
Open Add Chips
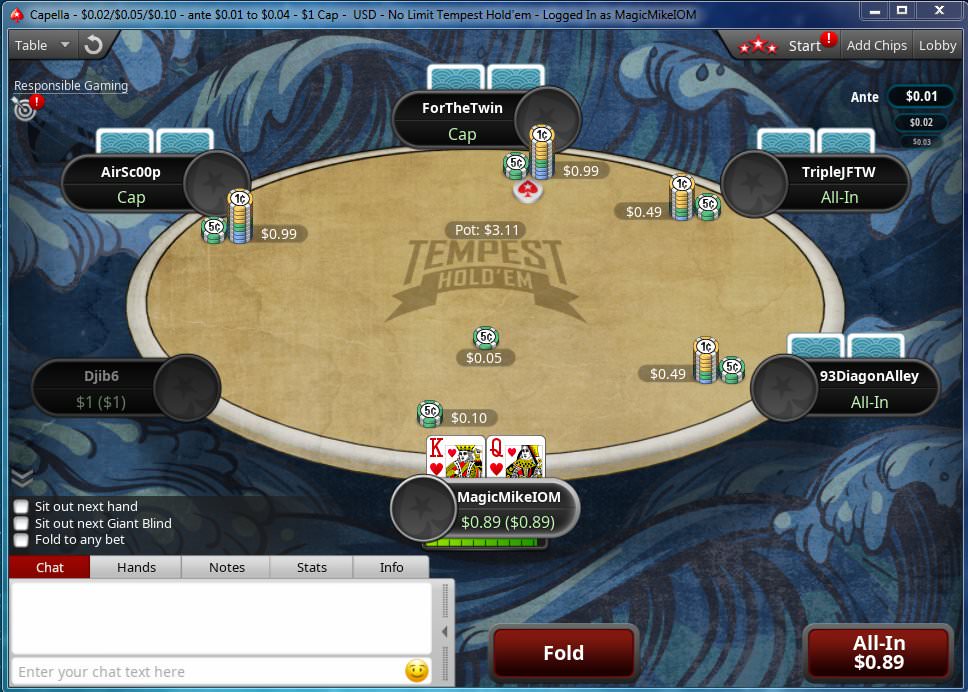tap(876, 45)
